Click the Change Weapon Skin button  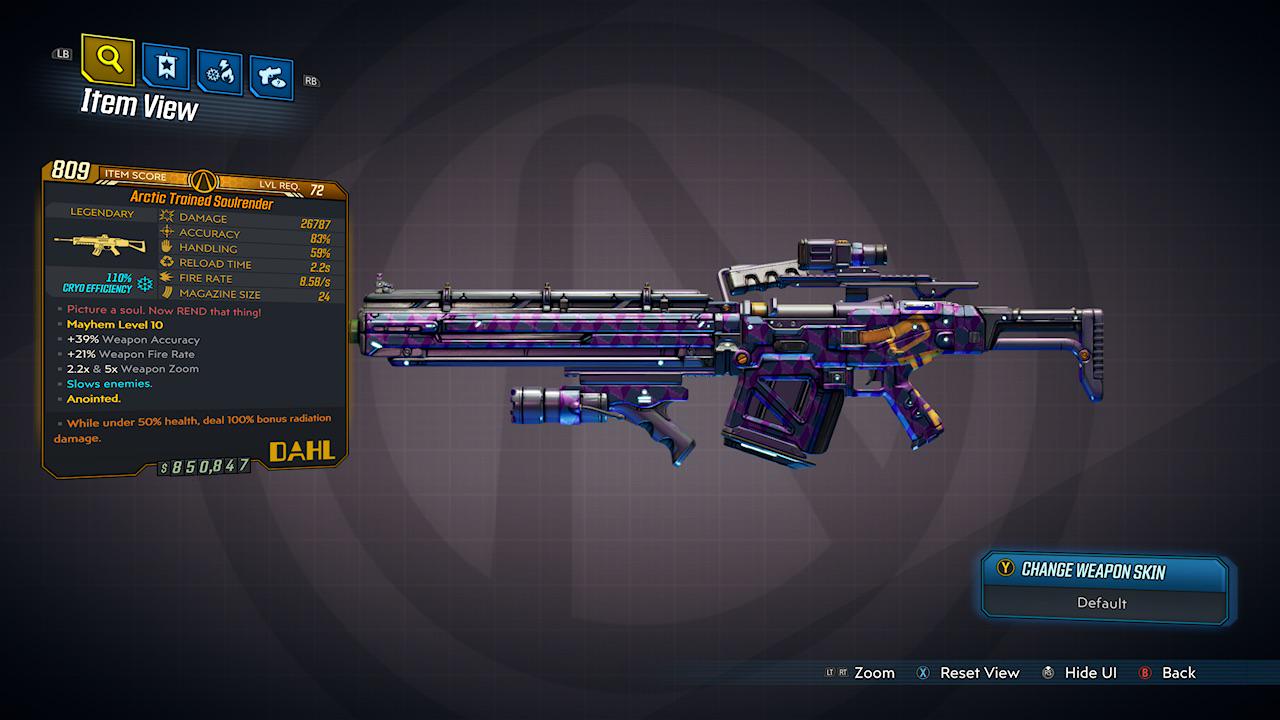[1104, 571]
